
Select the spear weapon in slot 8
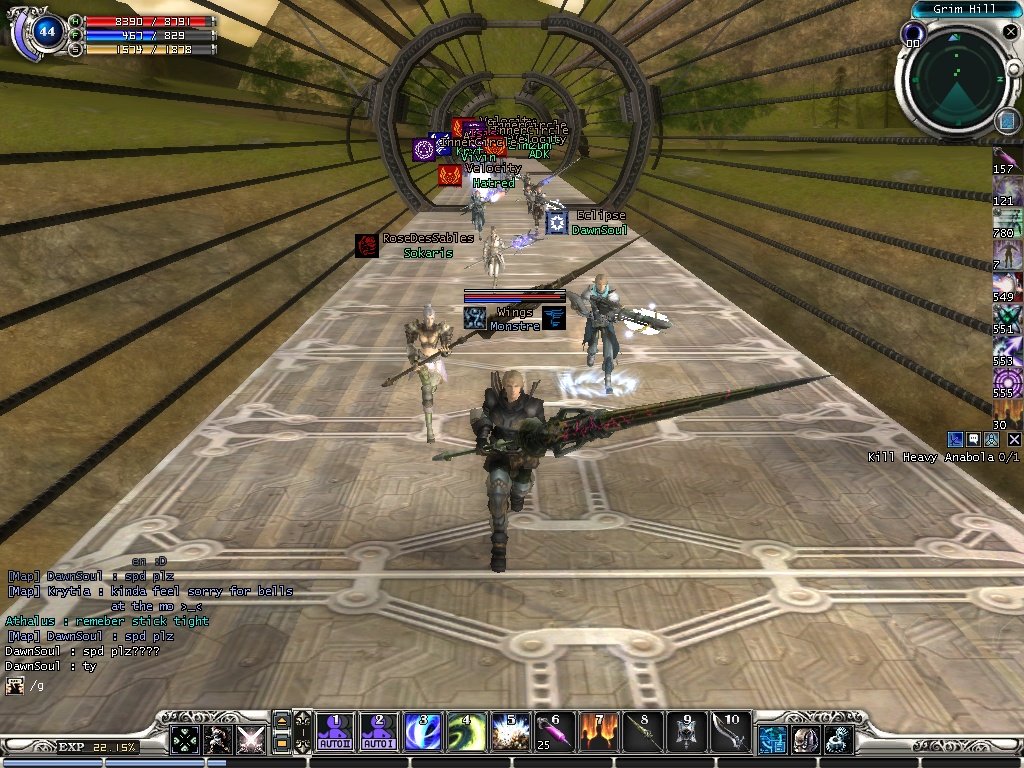pyautogui.click(x=642, y=732)
